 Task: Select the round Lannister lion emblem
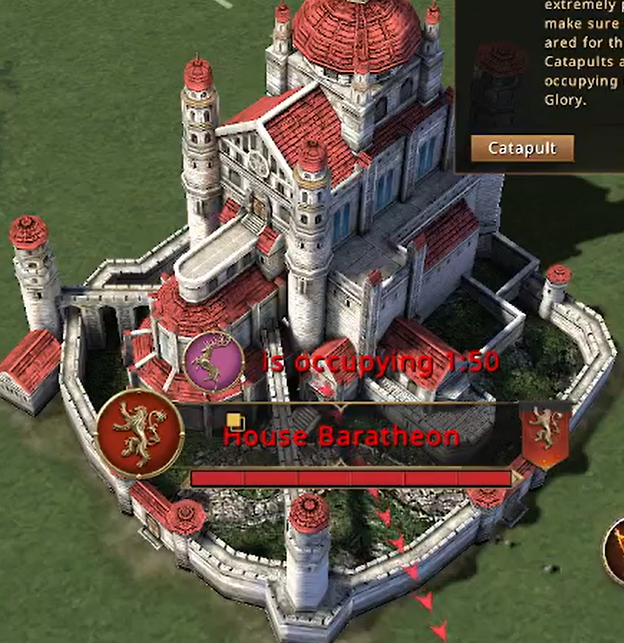140,432
